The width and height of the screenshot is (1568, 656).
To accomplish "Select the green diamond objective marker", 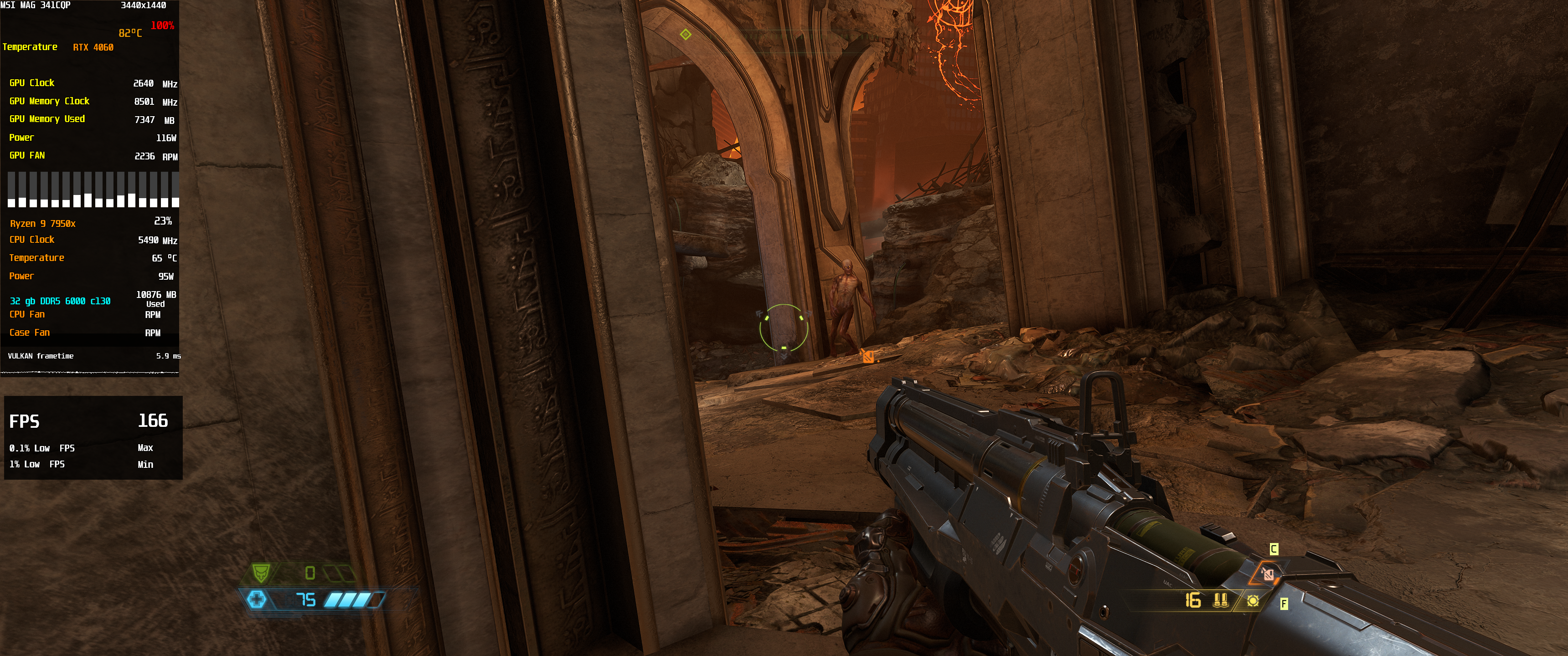I will click(686, 34).
